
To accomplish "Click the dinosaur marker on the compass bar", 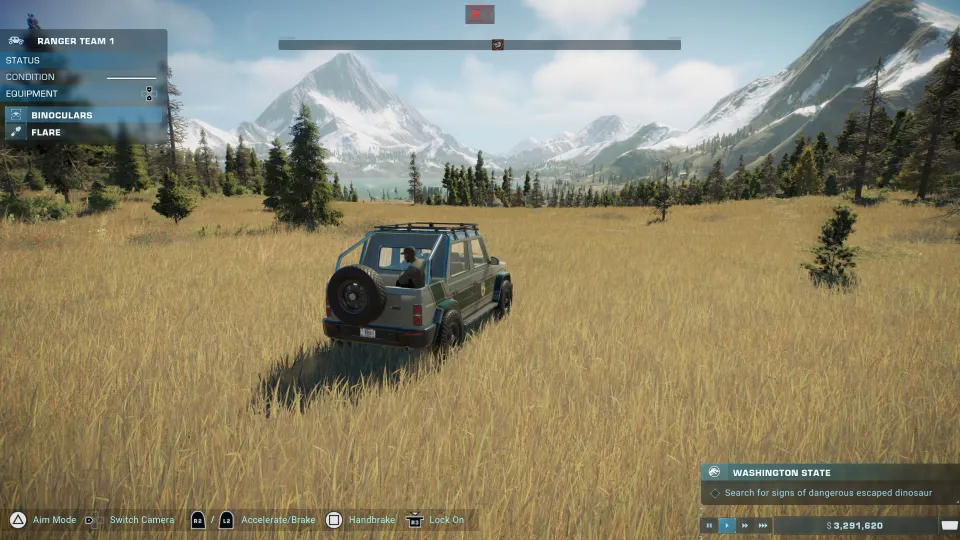I will [x=497, y=45].
